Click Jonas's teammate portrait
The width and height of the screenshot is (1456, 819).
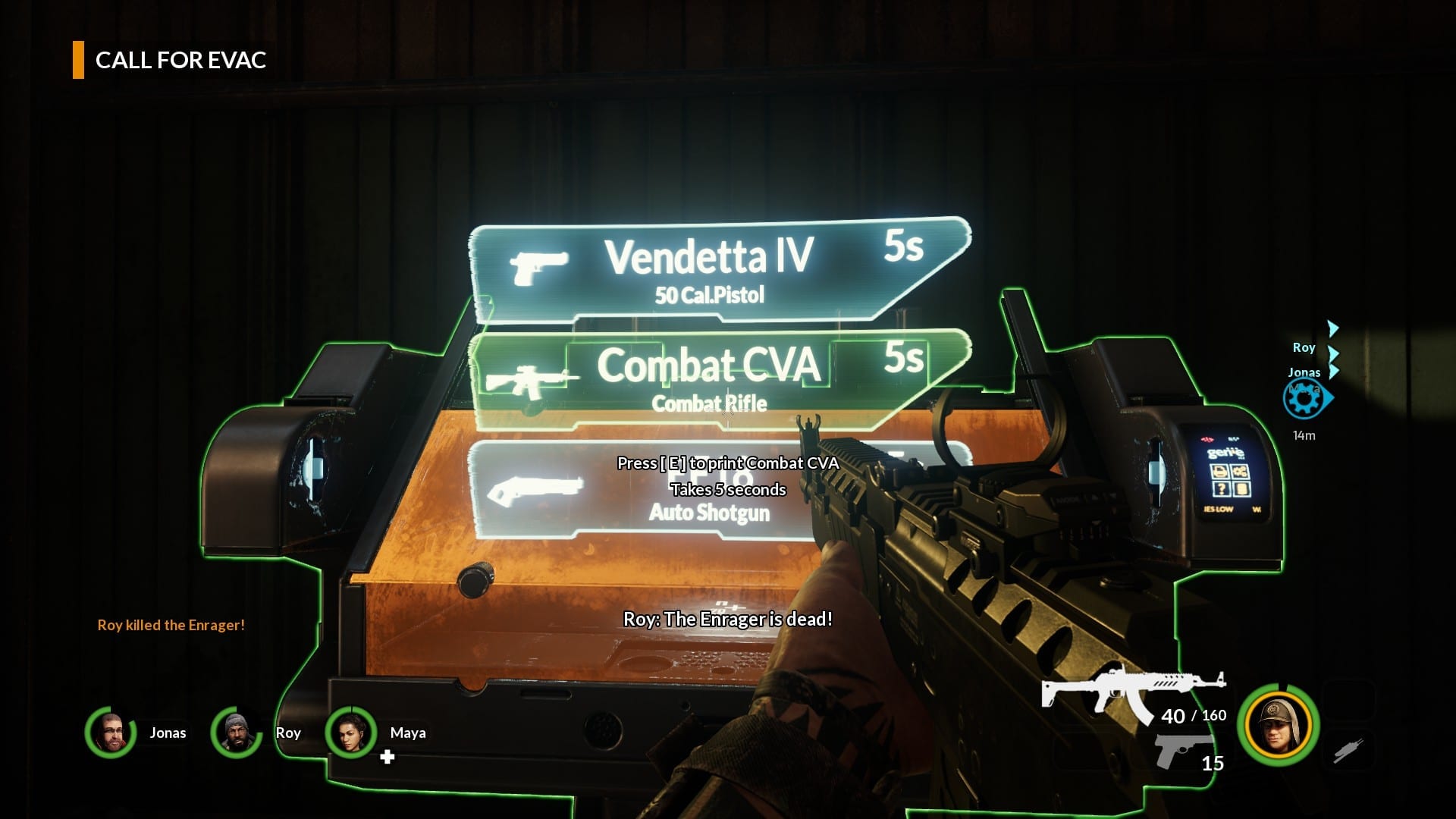point(111,733)
